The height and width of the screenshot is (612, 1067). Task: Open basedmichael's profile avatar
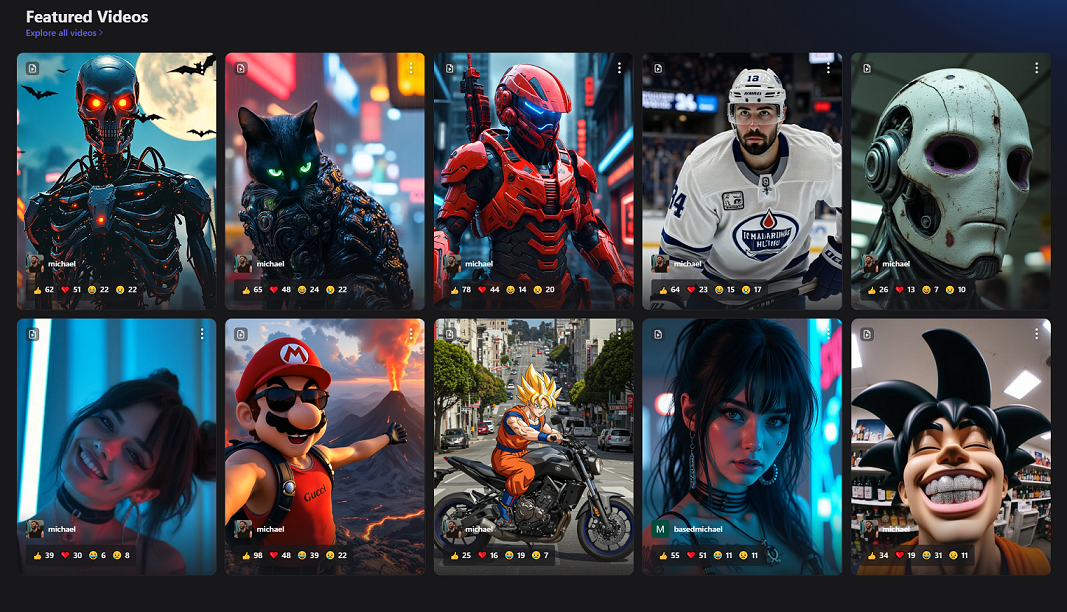[x=660, y=529]
